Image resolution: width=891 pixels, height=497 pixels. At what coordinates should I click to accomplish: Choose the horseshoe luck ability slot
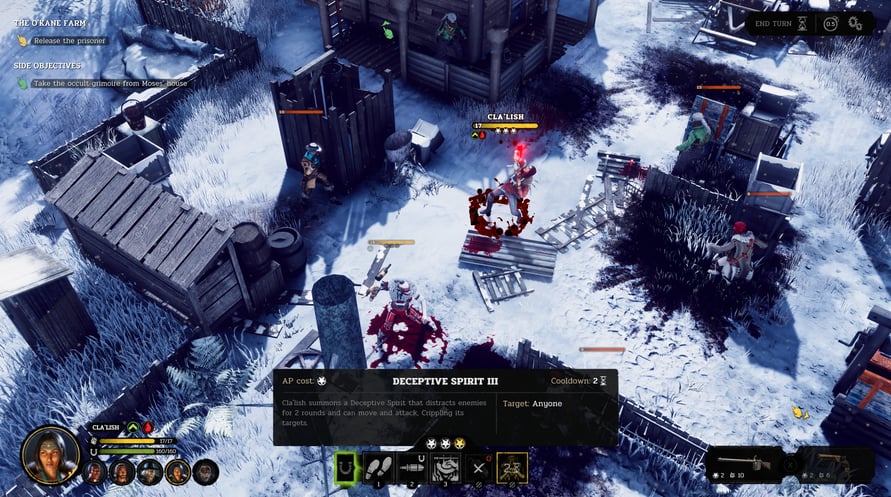click(x=346, y=466)
